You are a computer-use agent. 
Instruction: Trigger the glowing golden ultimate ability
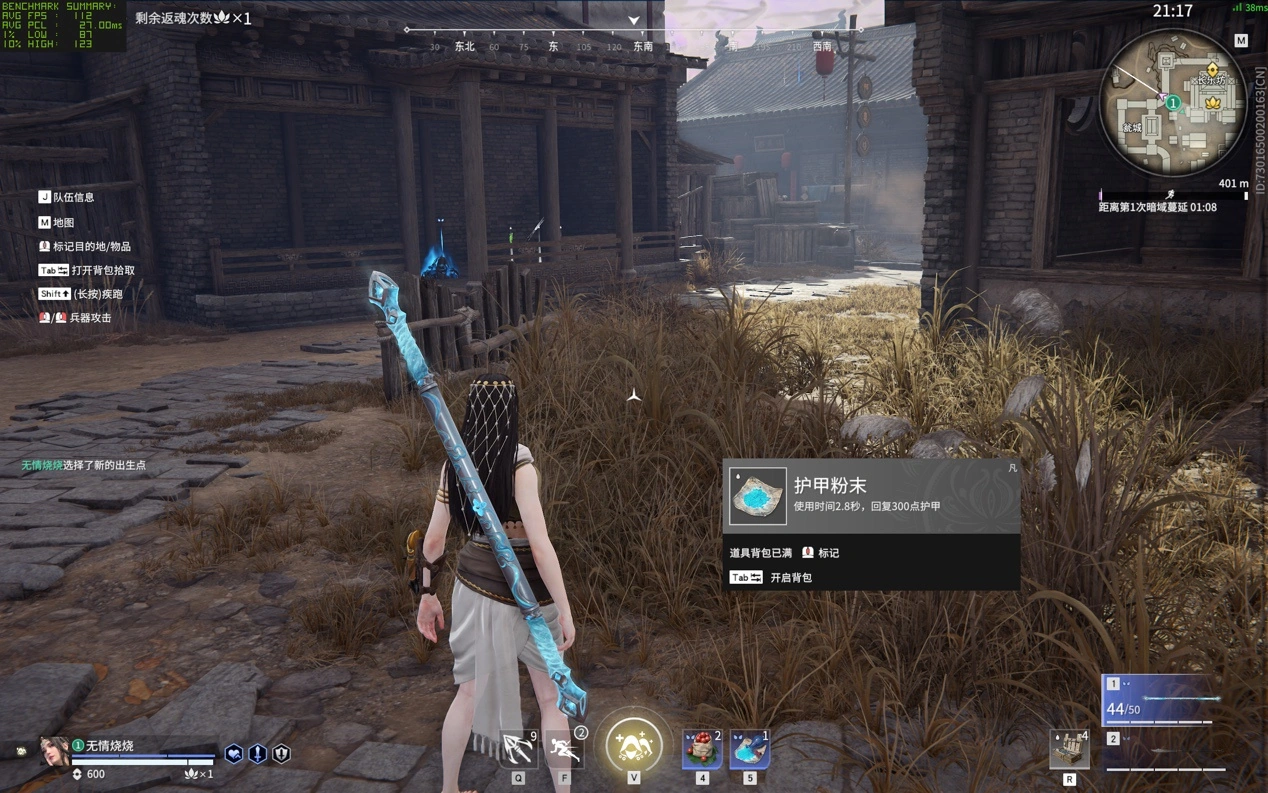(x=633, y=744)
